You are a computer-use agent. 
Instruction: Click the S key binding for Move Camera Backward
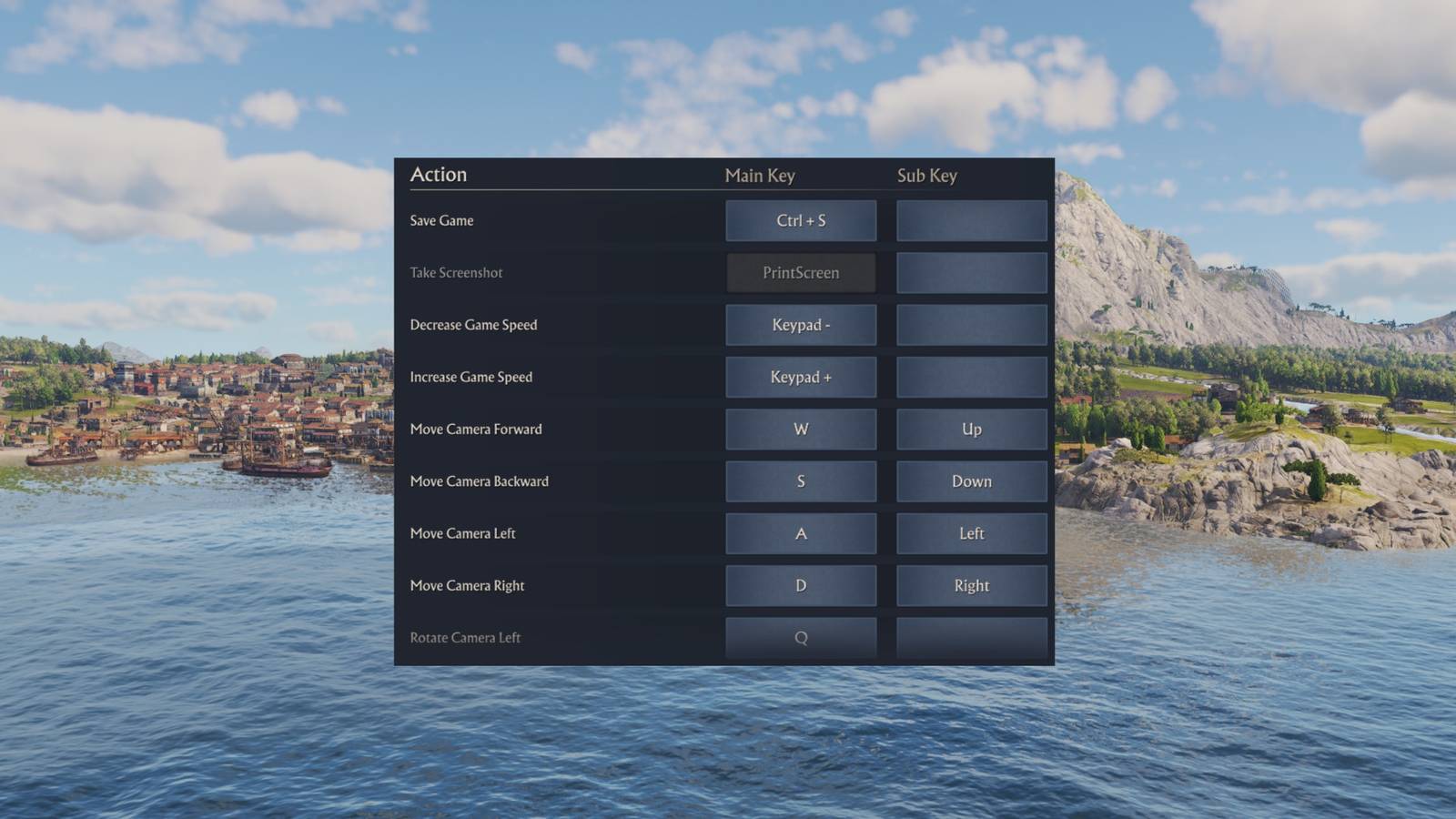click(x=801, y=480)
